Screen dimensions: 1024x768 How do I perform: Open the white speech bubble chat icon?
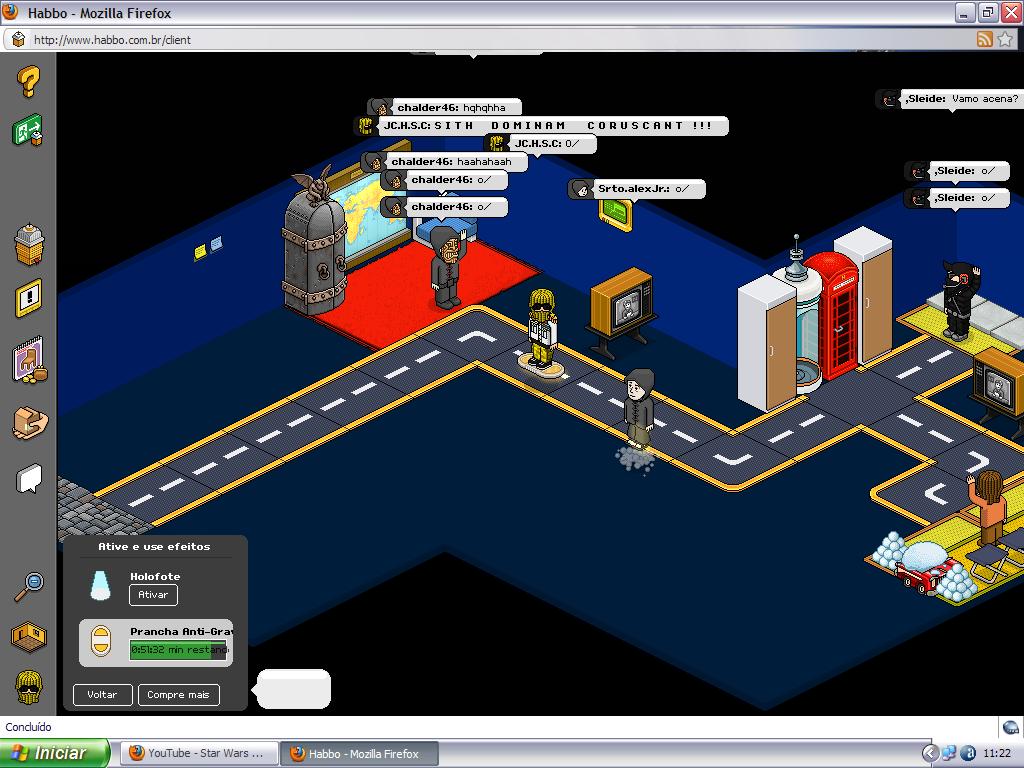coord(29,480)
